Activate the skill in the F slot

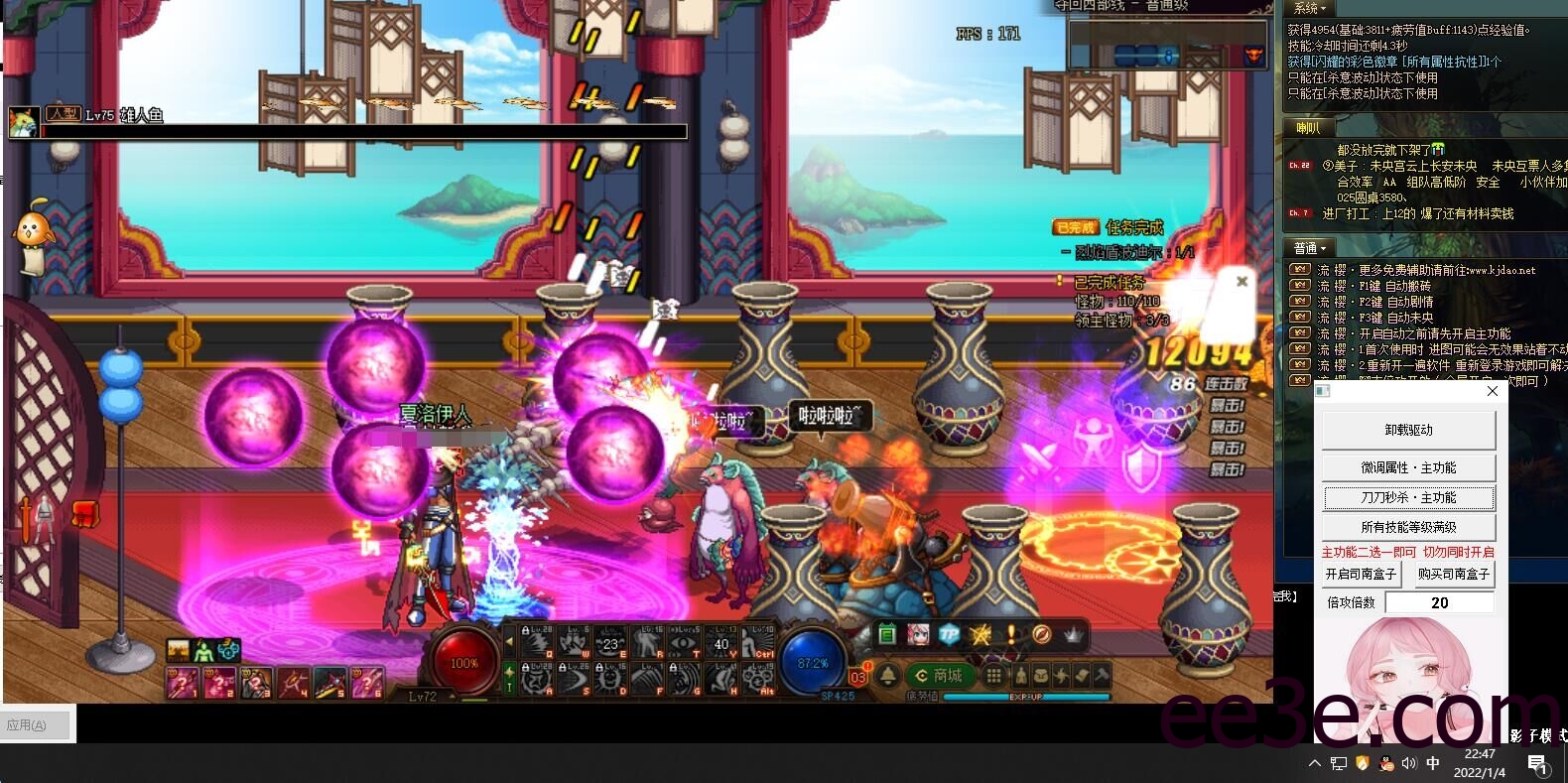(648, 679)
